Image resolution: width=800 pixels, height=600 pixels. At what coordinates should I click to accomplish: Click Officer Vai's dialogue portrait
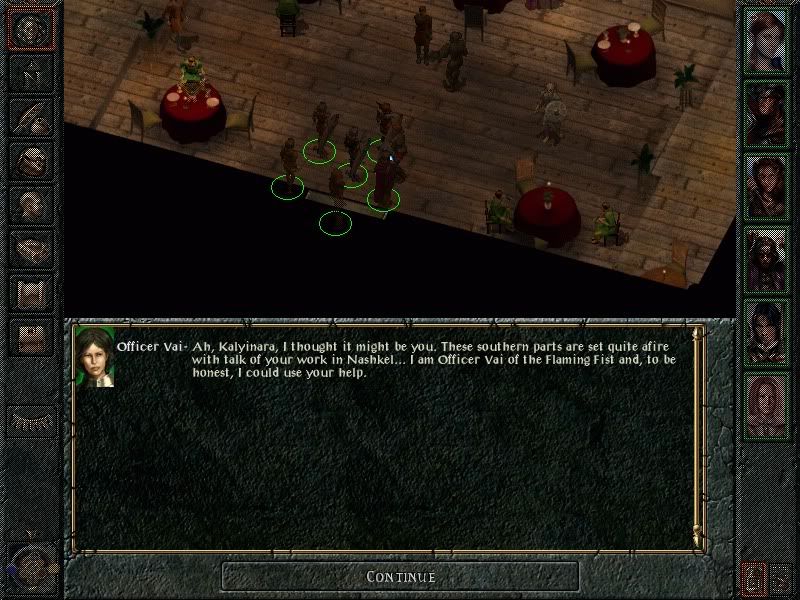click(x=94, y=357)
